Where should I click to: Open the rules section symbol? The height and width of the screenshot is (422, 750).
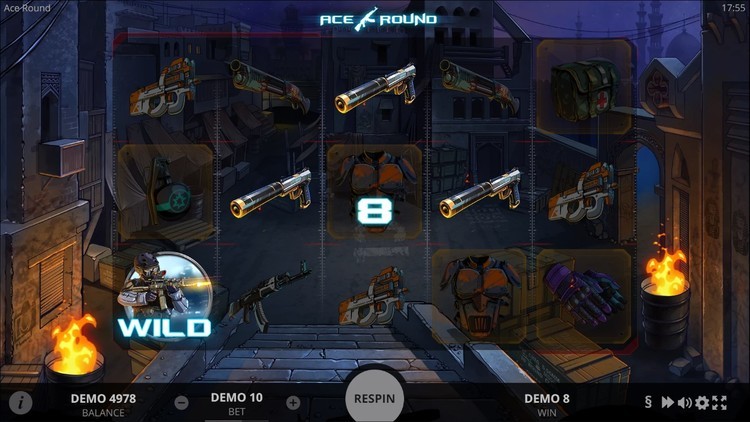[x=648, y=403]
